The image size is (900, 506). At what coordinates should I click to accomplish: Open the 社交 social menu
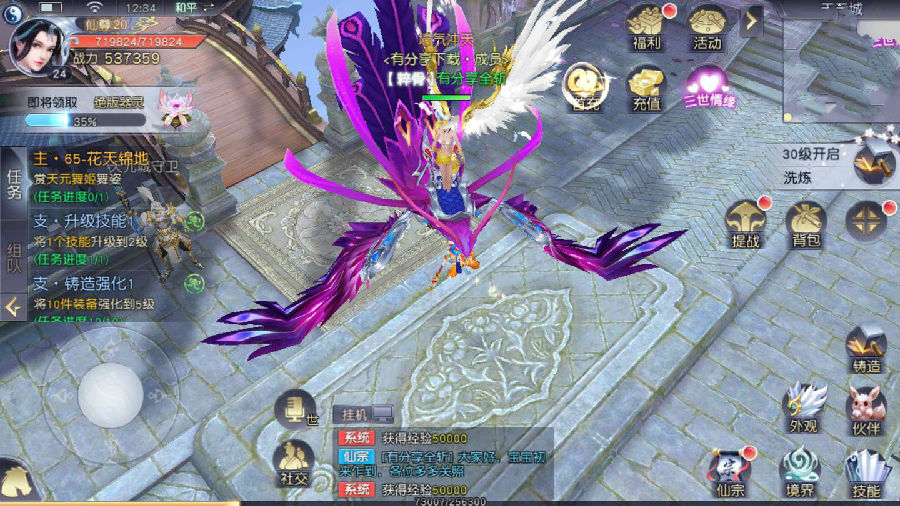point(294,461)
